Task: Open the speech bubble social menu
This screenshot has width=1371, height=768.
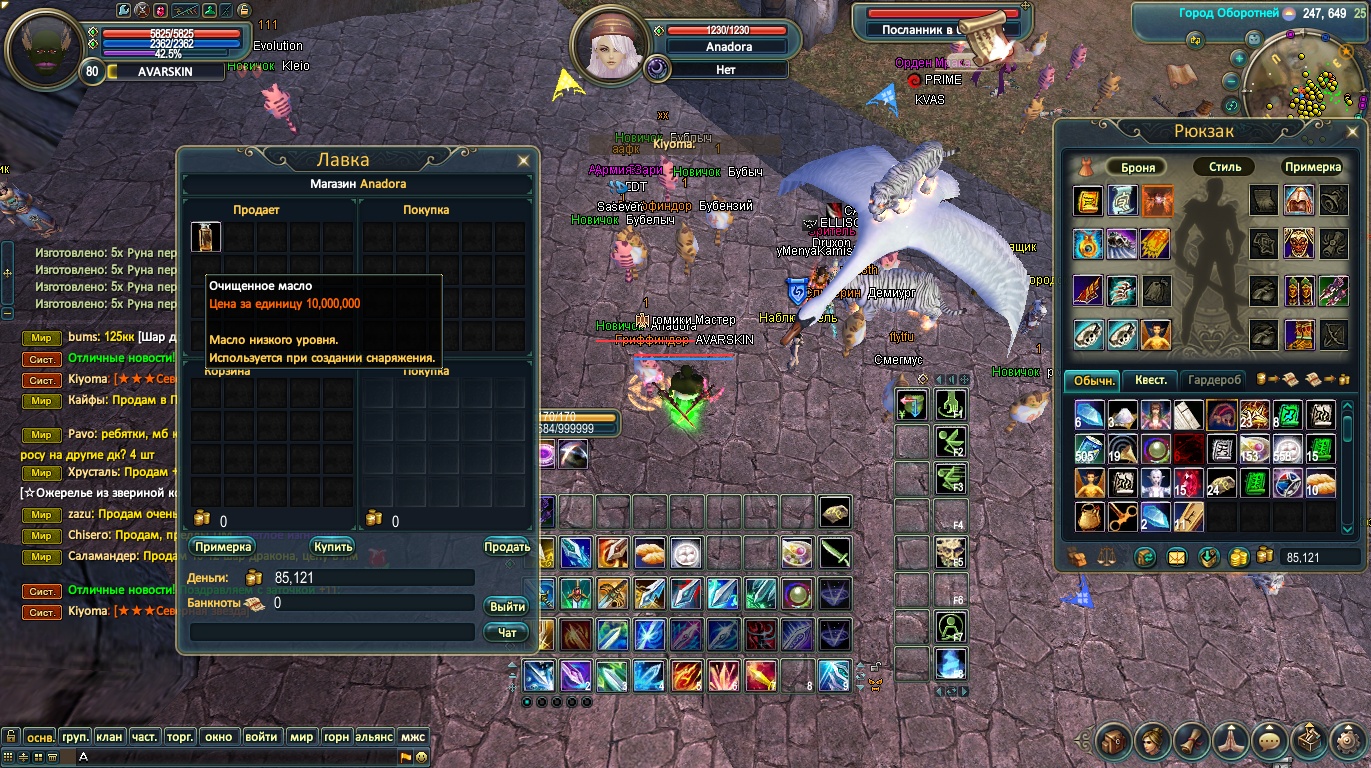Action: (x=1270, y=741)
